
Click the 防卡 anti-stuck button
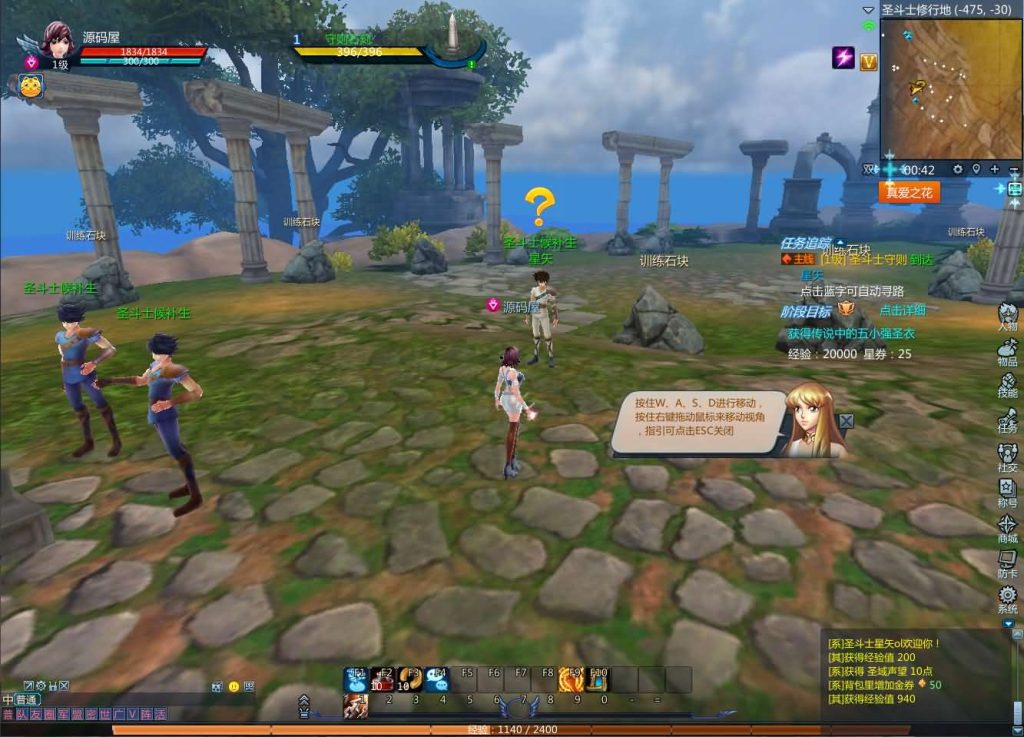pos(1007,563)
